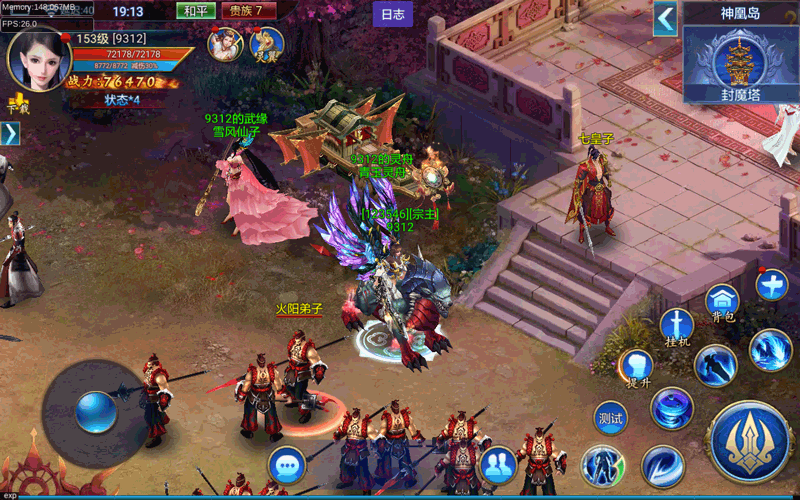
Task: Open the chat bubble button
Action: (x=287, y=465)
